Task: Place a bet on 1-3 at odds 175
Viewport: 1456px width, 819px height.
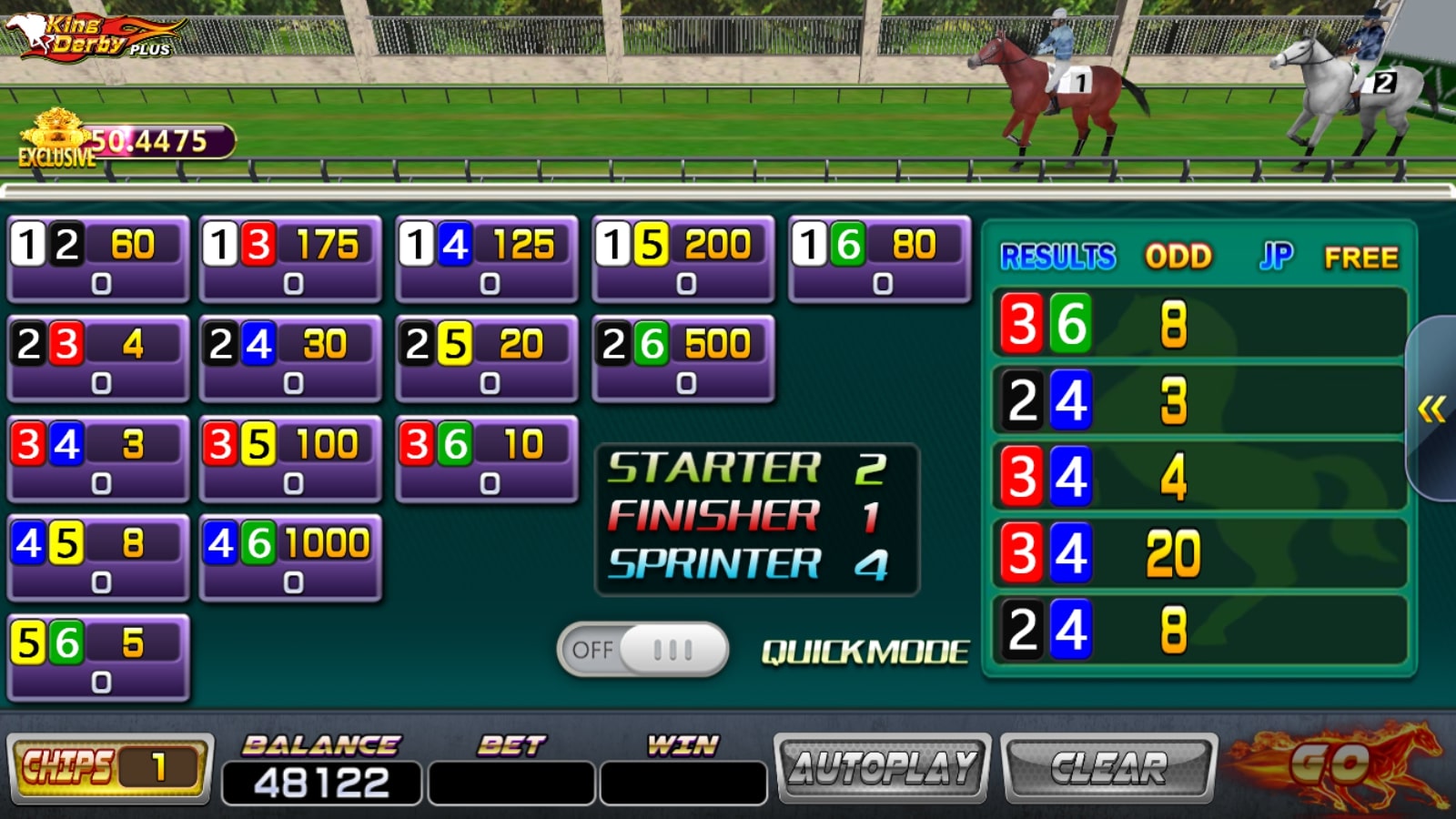Action: (x=291, y=259)
